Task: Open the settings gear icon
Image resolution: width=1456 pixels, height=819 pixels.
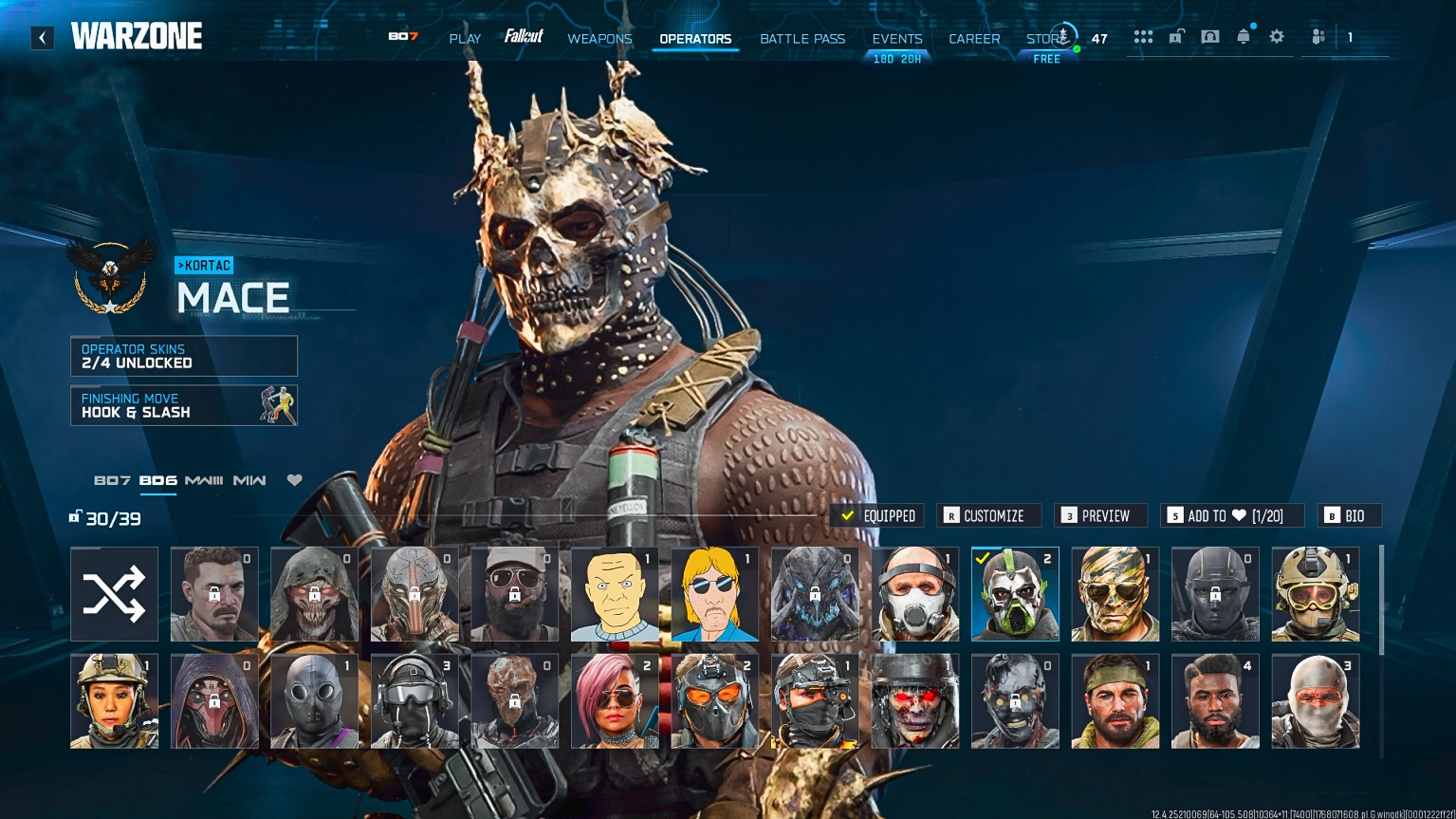Action: coord(1277,37)
